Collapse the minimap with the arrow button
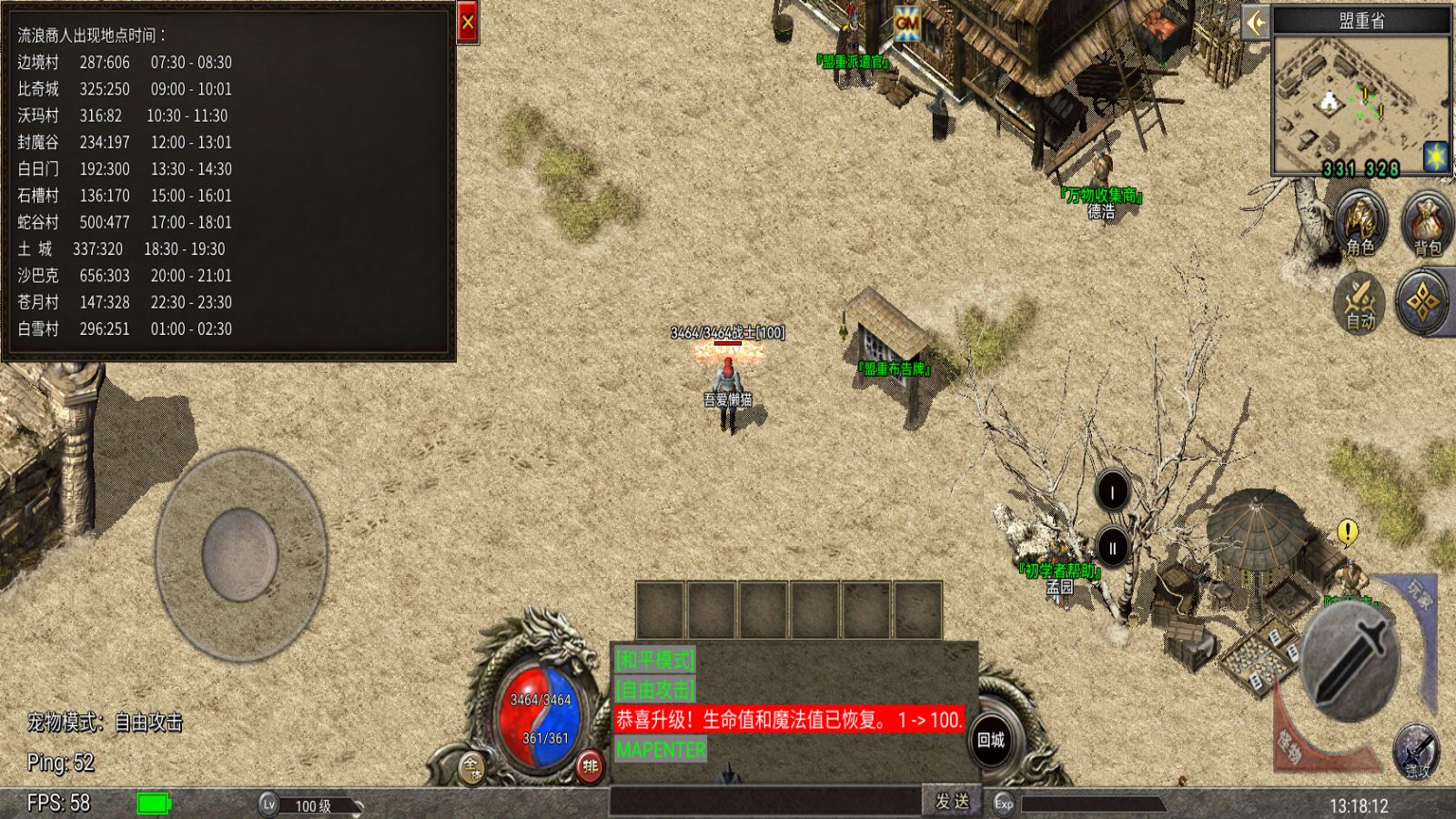 pyautogui.click(x=1256, y=22)
